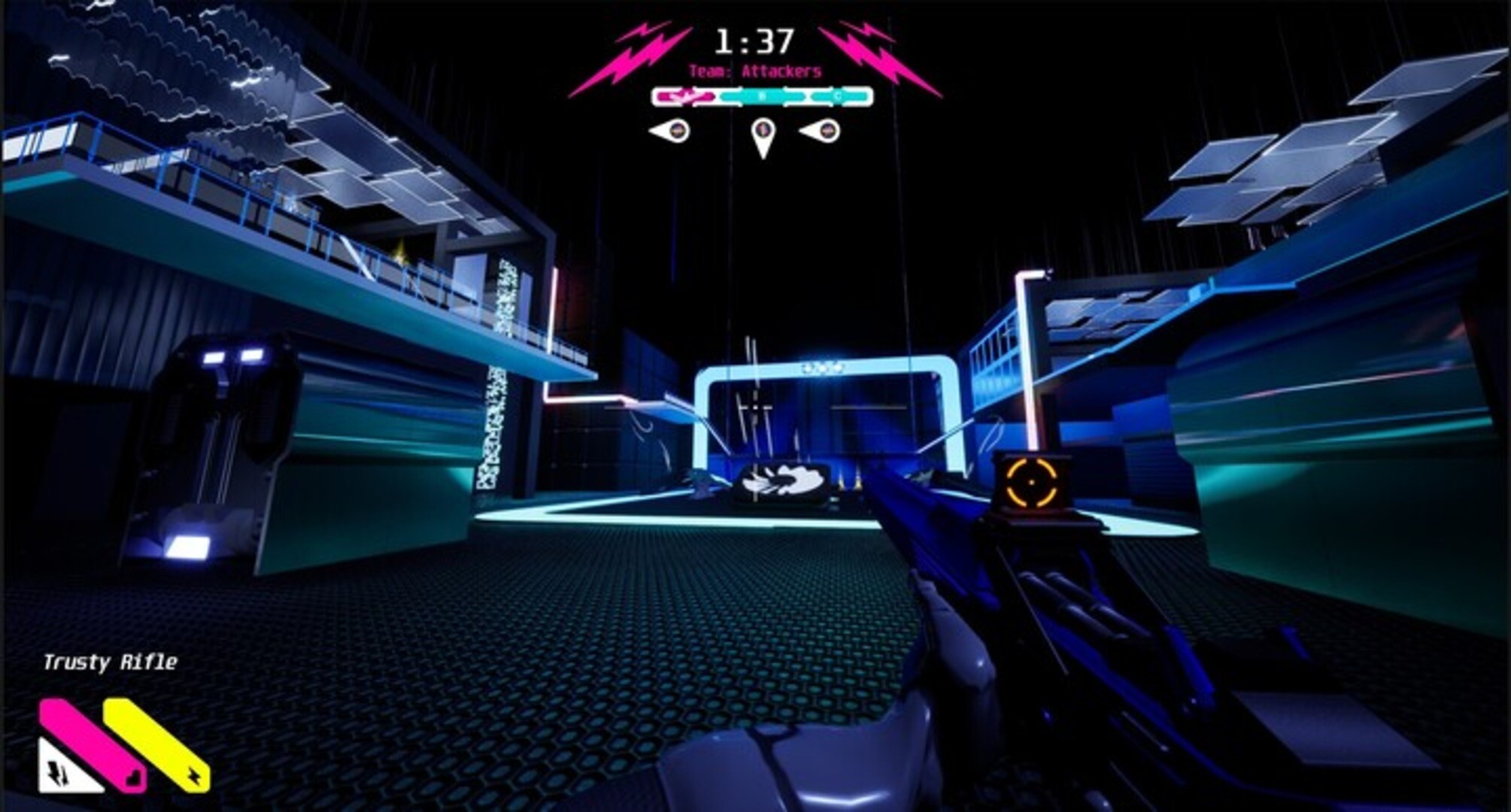Toggle the center objective pin marker
This screenshot has height=812, width=1511.
pyautogui.click(x=763, y=135)
